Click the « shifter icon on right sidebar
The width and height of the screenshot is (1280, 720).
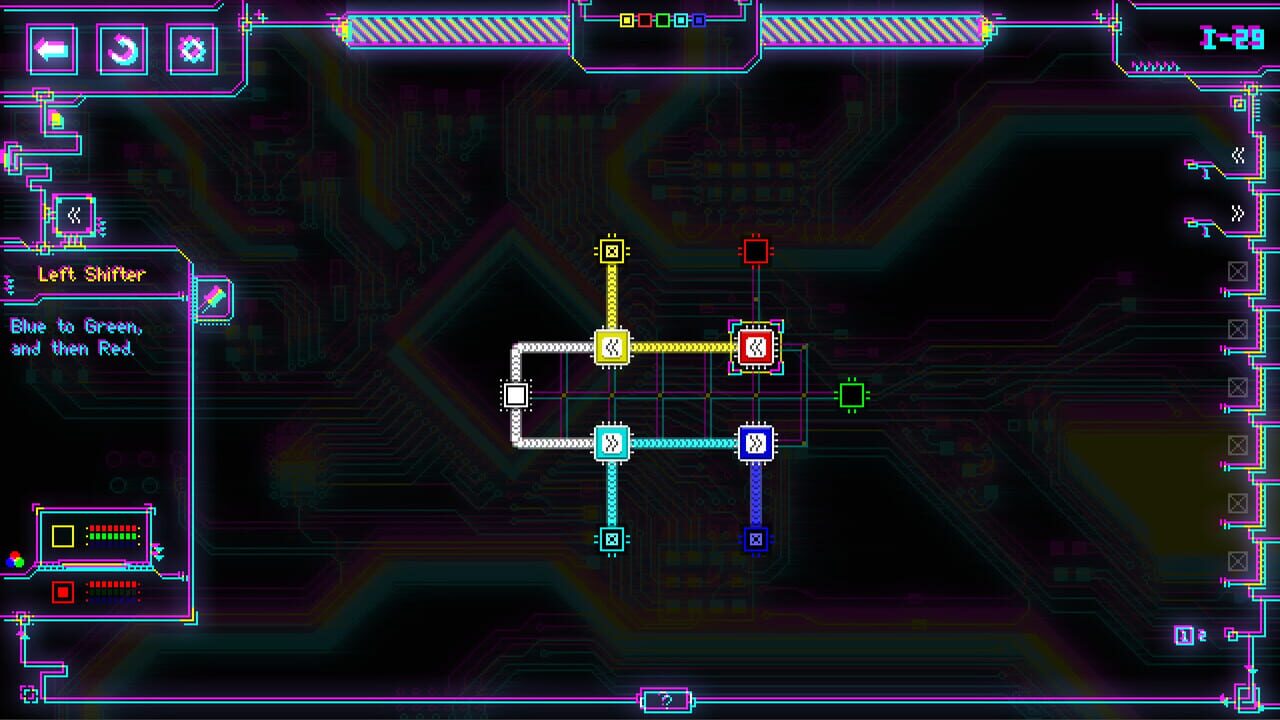[1239, 153]
